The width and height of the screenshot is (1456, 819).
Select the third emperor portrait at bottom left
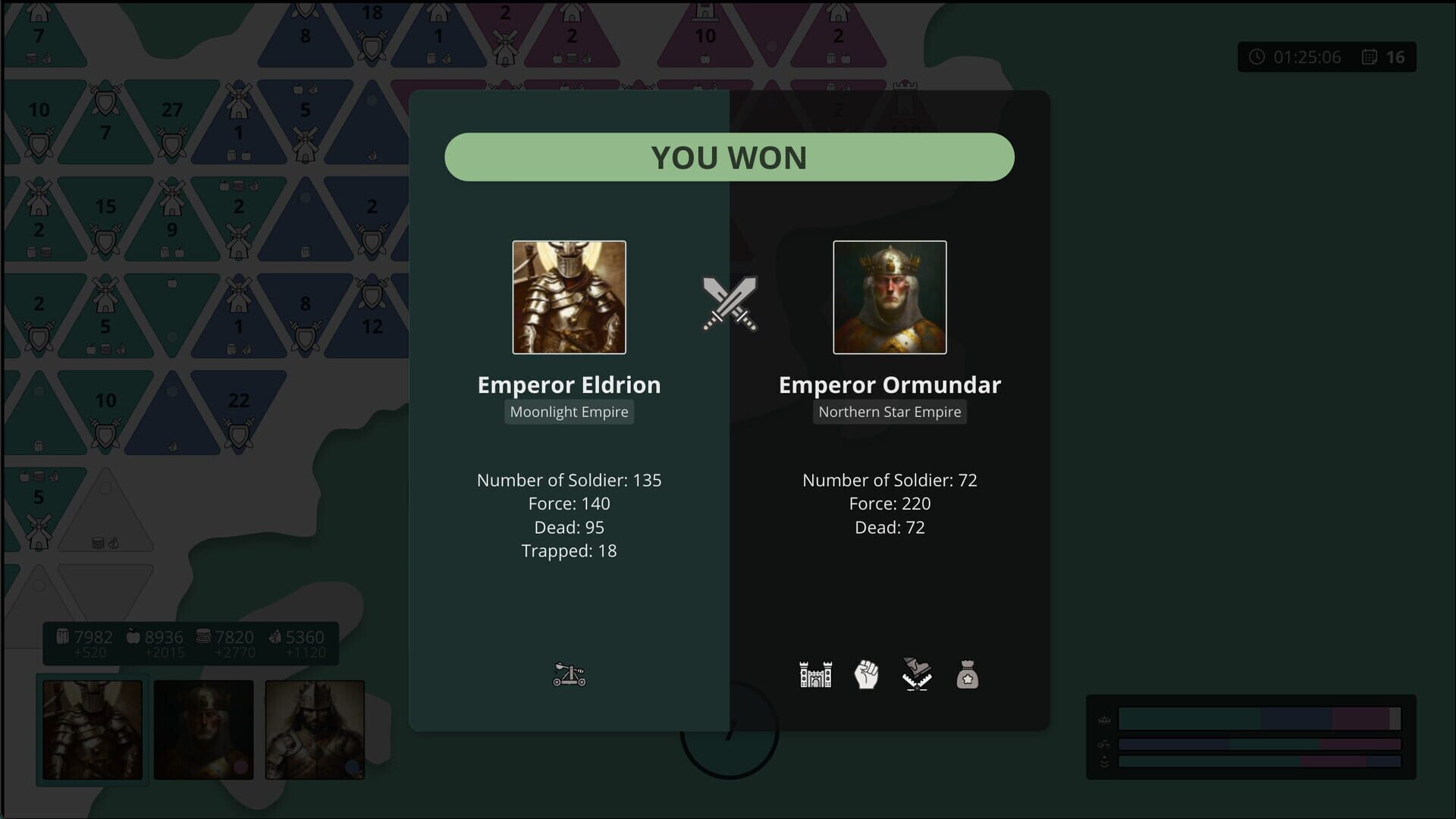pyautogui.click(x=314, y=730)
